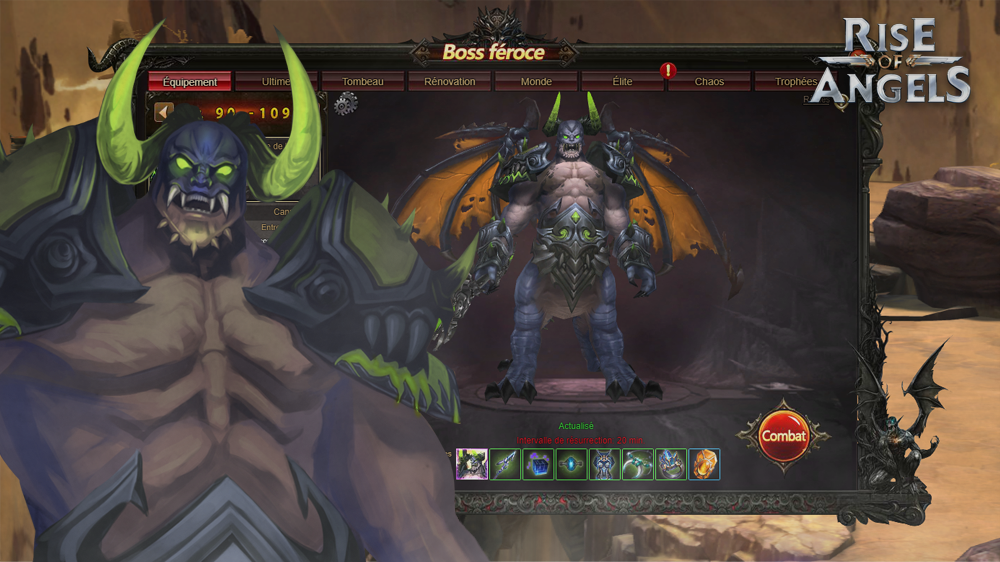Go to the Rénovation tab

(449, 81)
